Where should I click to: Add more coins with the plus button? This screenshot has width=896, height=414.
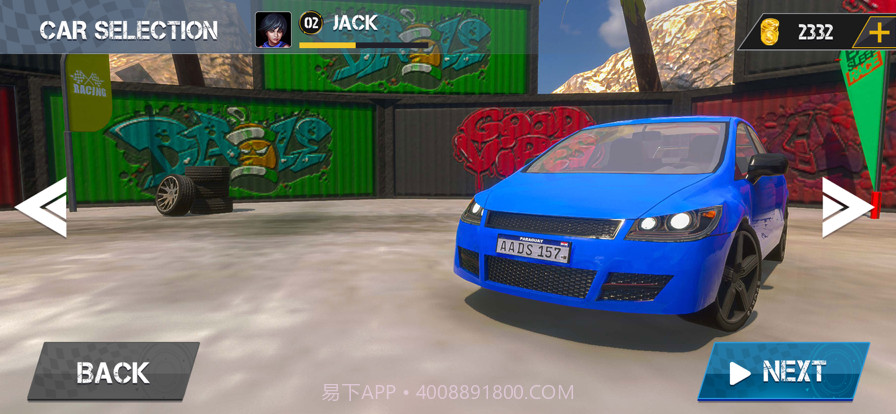tap(878, 31)
